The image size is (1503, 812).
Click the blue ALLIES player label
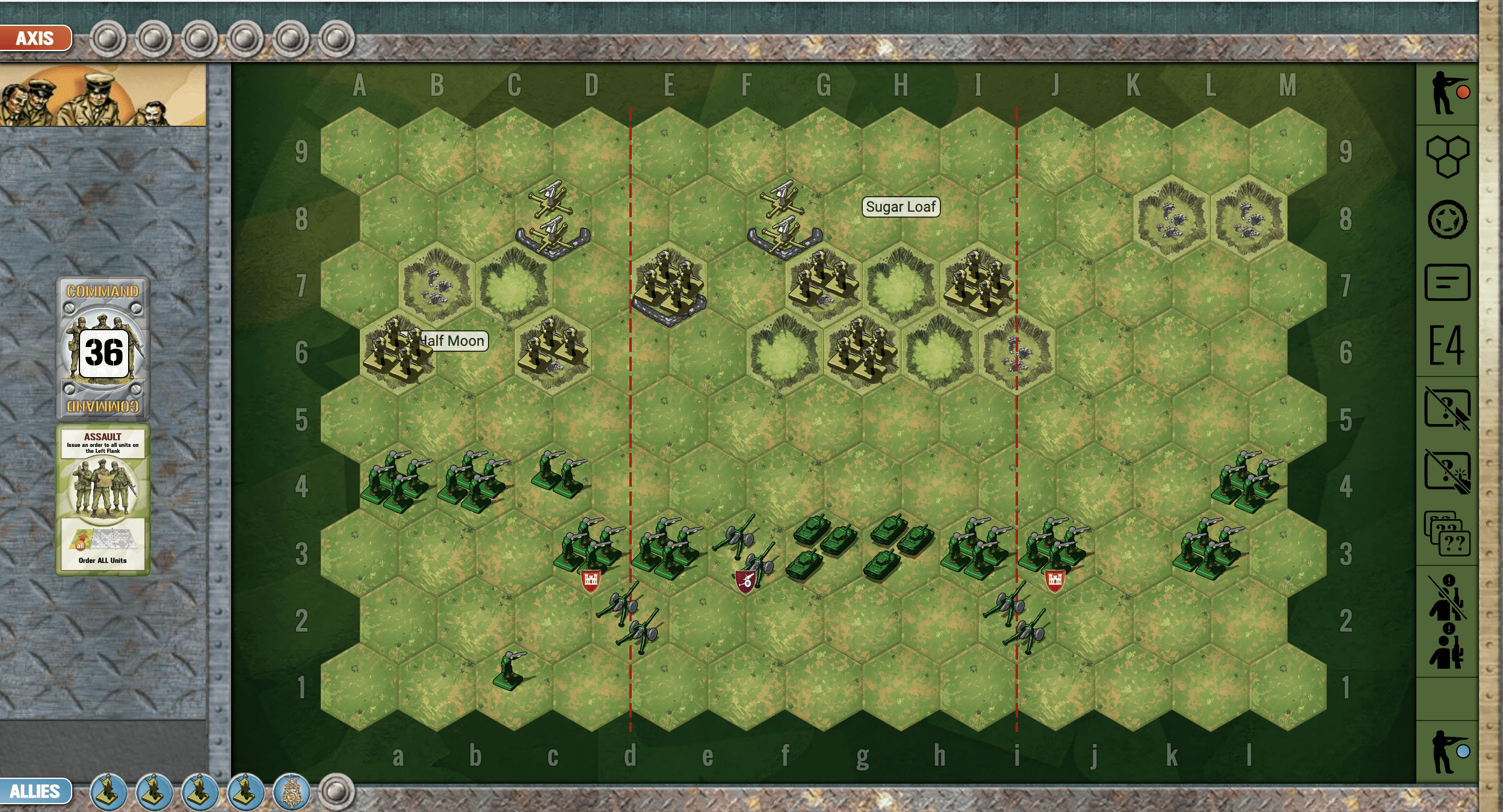point(35,790)
